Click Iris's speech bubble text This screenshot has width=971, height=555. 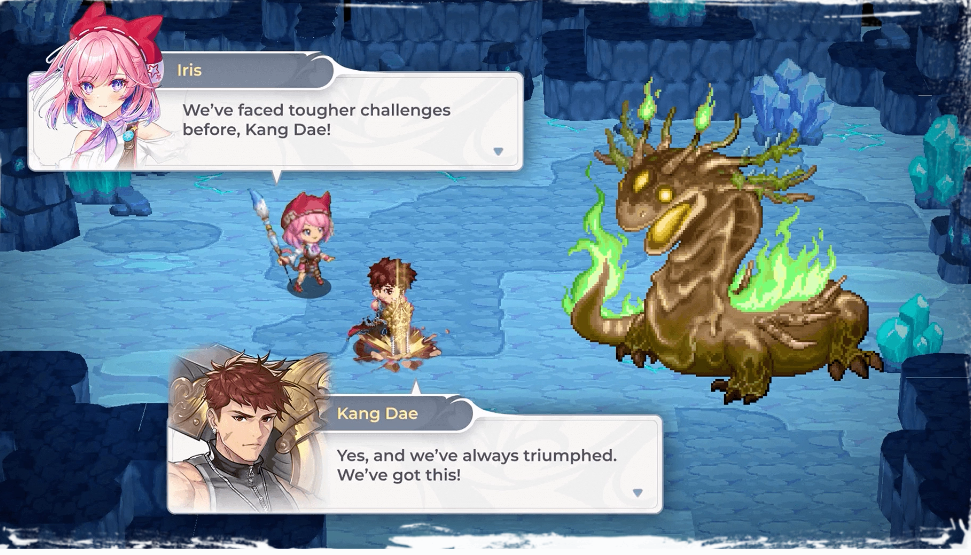[x=316, y=120]
